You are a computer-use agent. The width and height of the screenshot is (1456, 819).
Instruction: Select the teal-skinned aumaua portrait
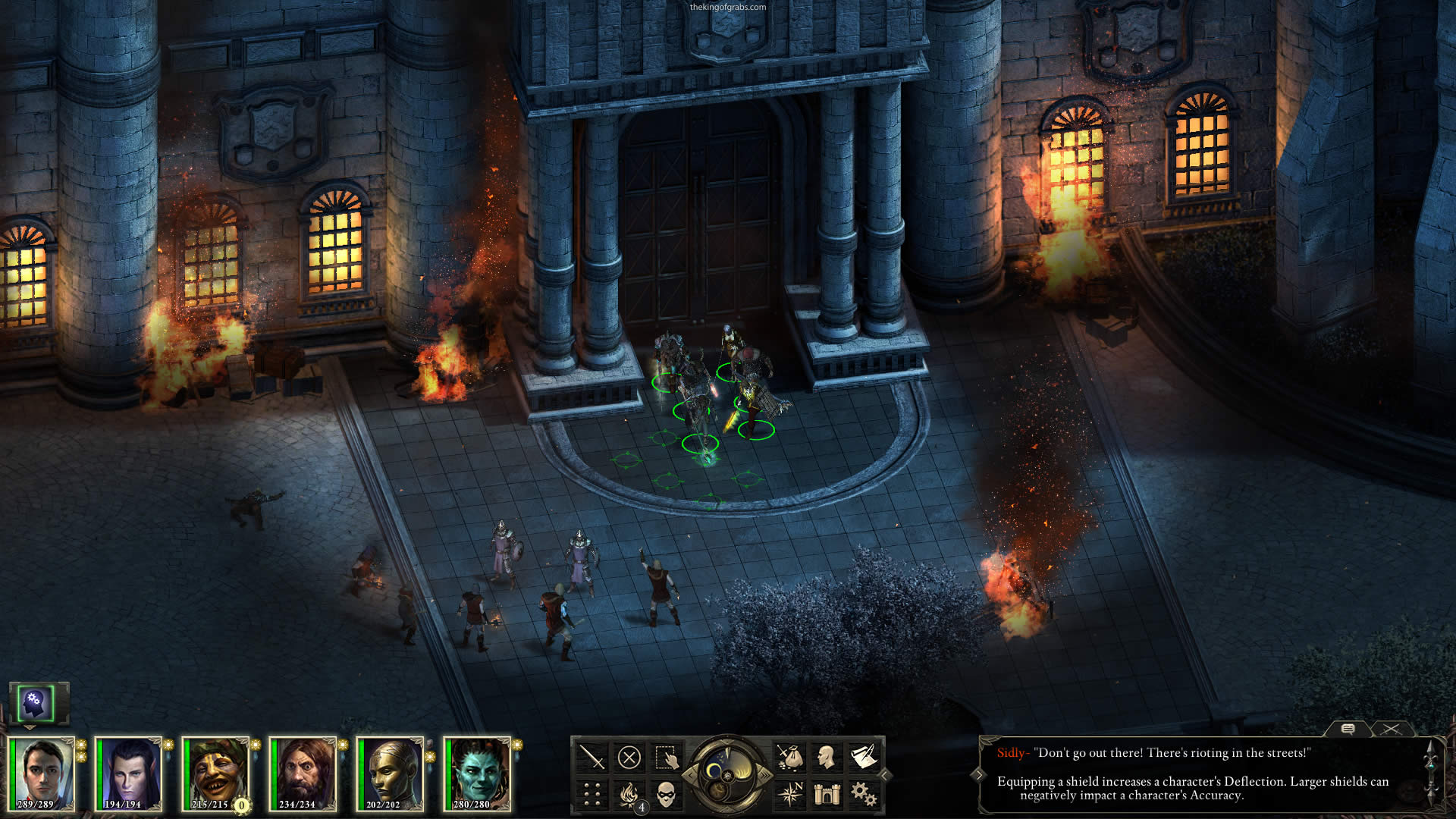point(477,773)
